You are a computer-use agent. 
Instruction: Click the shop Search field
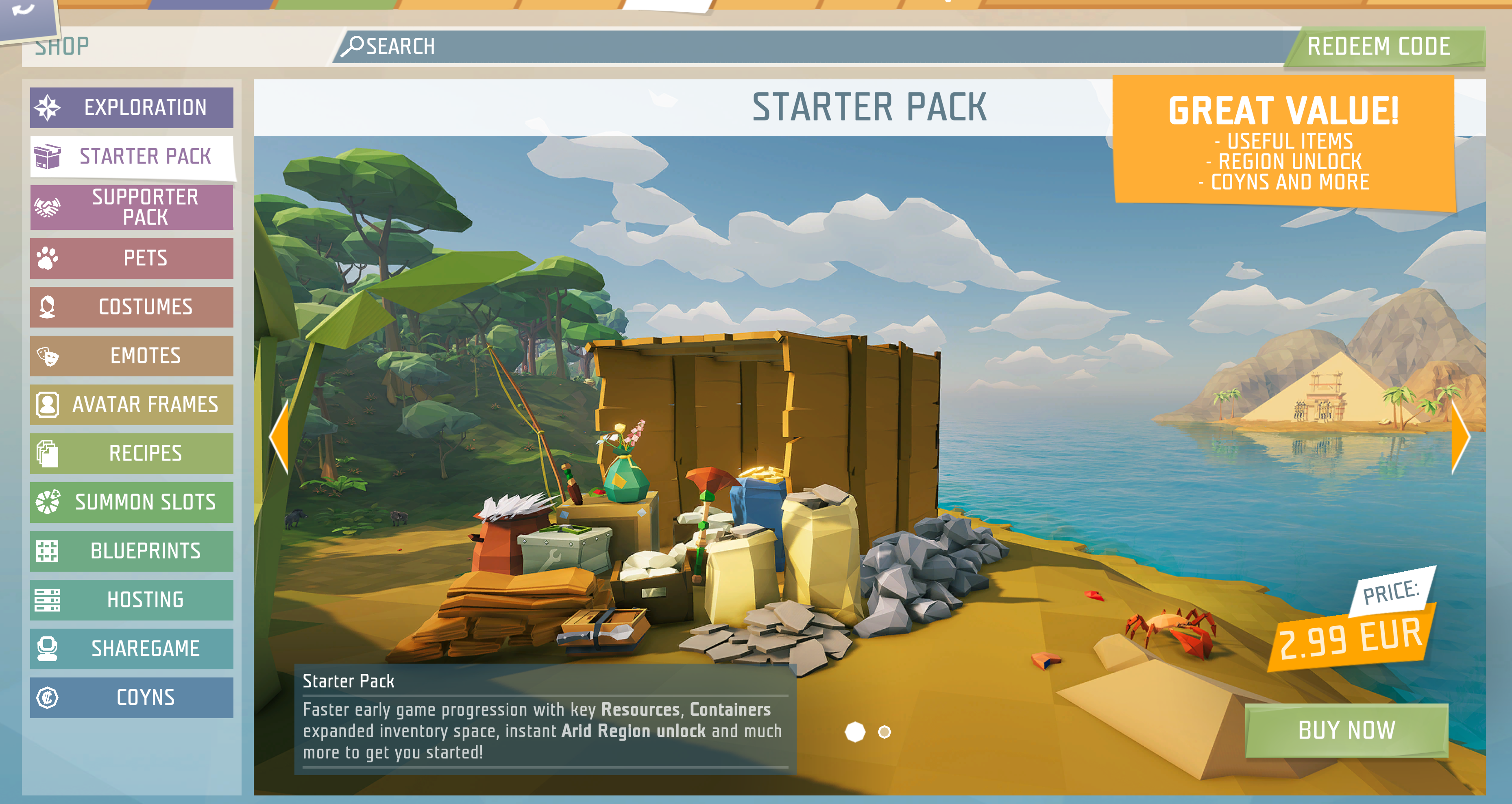click(810, 46)
